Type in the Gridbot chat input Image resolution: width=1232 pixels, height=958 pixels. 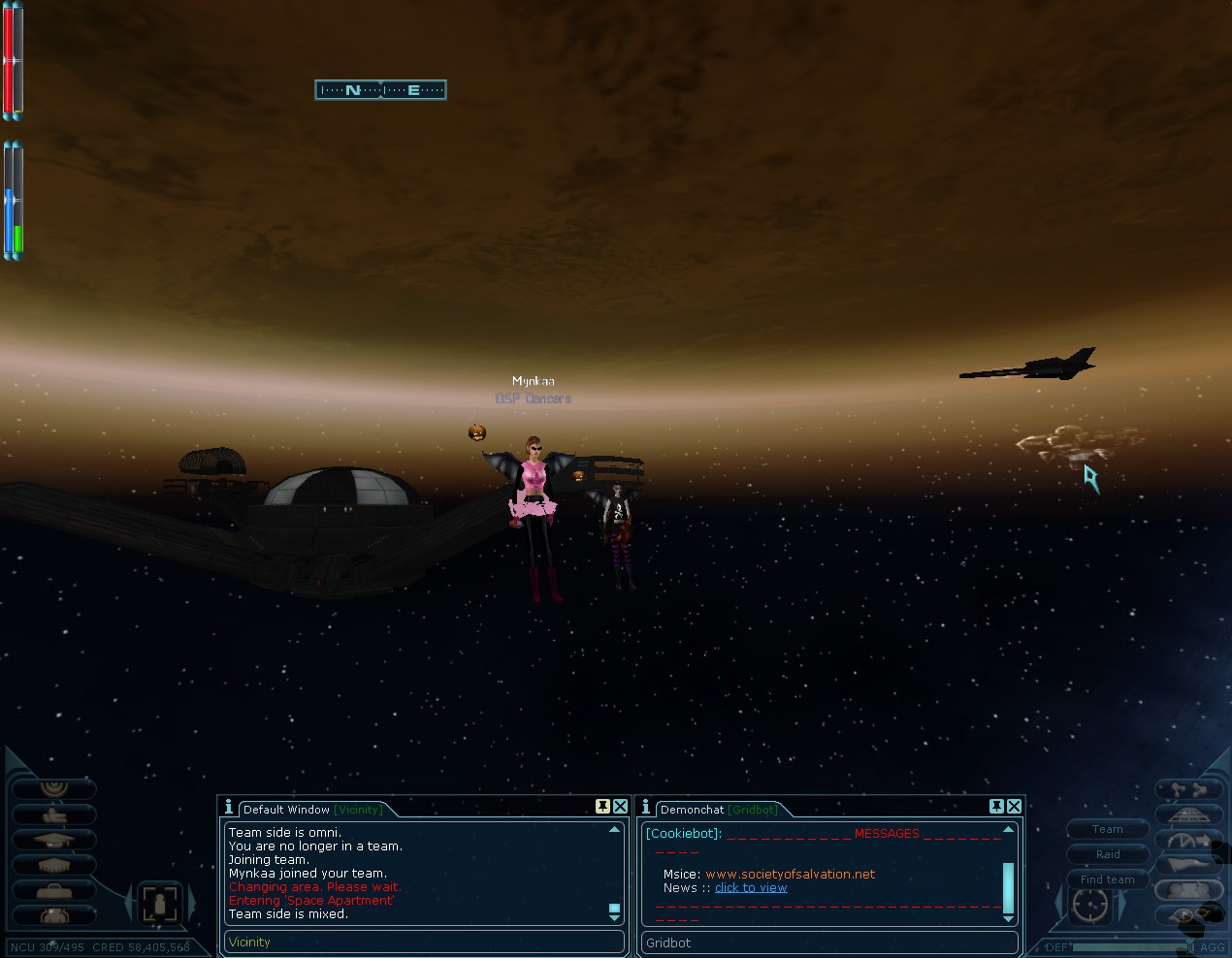point(829,942)
